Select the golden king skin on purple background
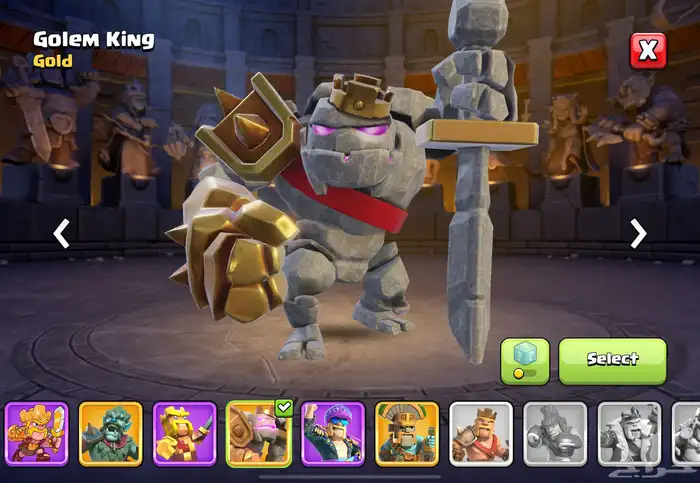The width and height of the screenshot is (700, 483). pos(185,433)
